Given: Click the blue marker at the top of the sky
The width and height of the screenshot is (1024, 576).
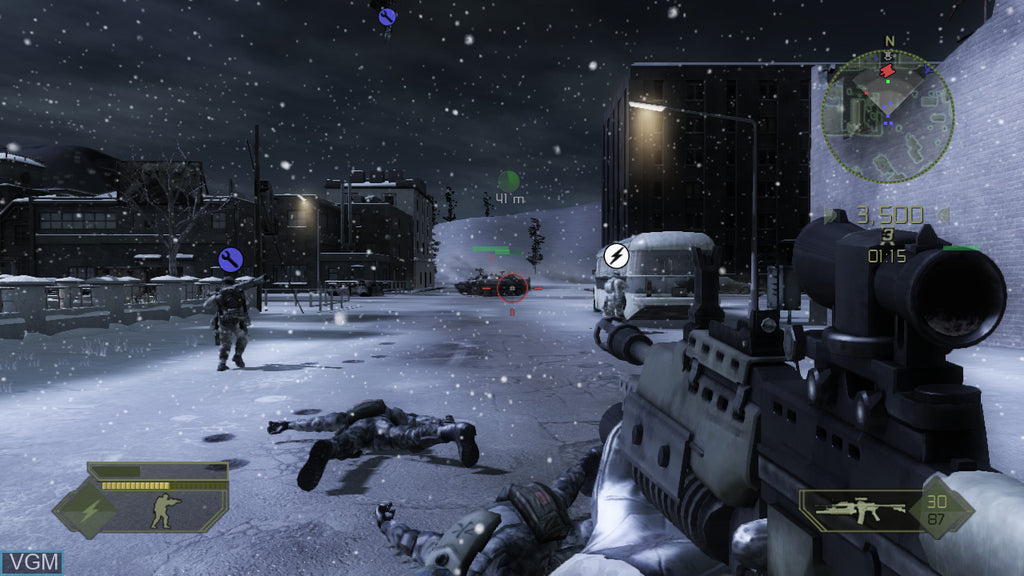Looking at the screenshot, I should 388,16.
